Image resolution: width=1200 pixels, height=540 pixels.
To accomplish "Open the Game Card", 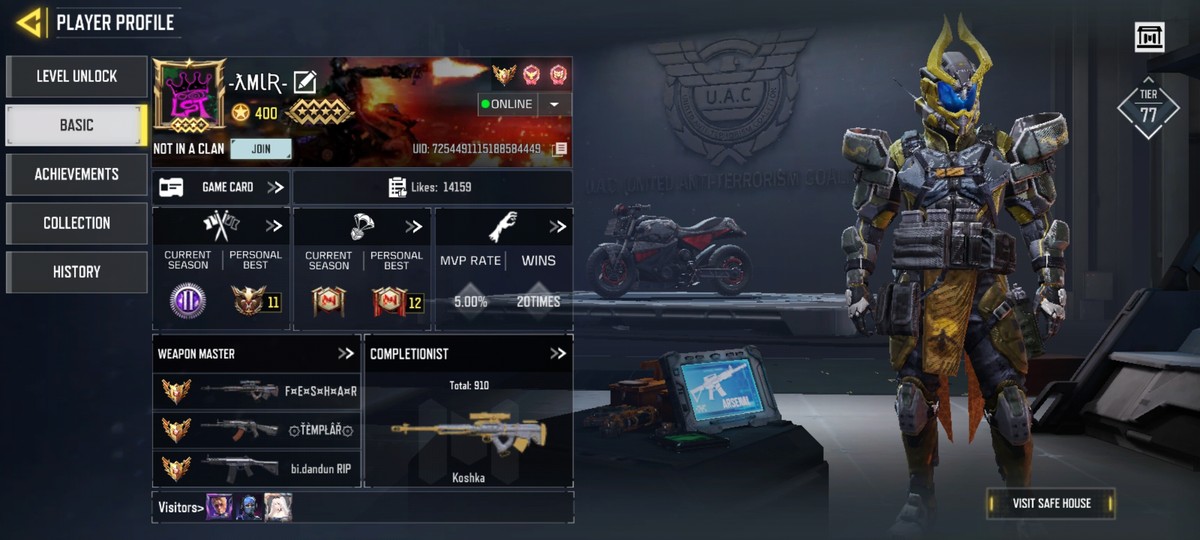I will [221, 187].
